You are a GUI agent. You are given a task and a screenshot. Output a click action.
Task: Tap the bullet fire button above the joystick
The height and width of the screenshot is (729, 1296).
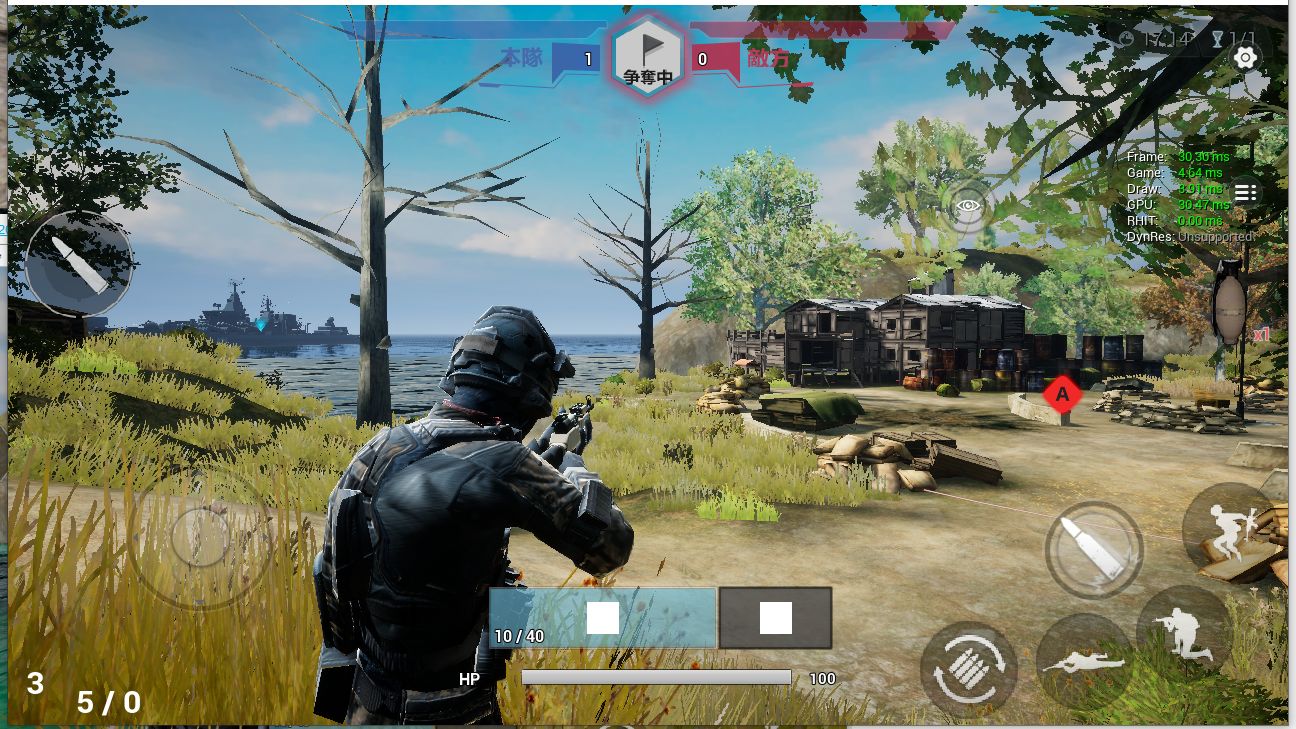(x=79, y=264)
